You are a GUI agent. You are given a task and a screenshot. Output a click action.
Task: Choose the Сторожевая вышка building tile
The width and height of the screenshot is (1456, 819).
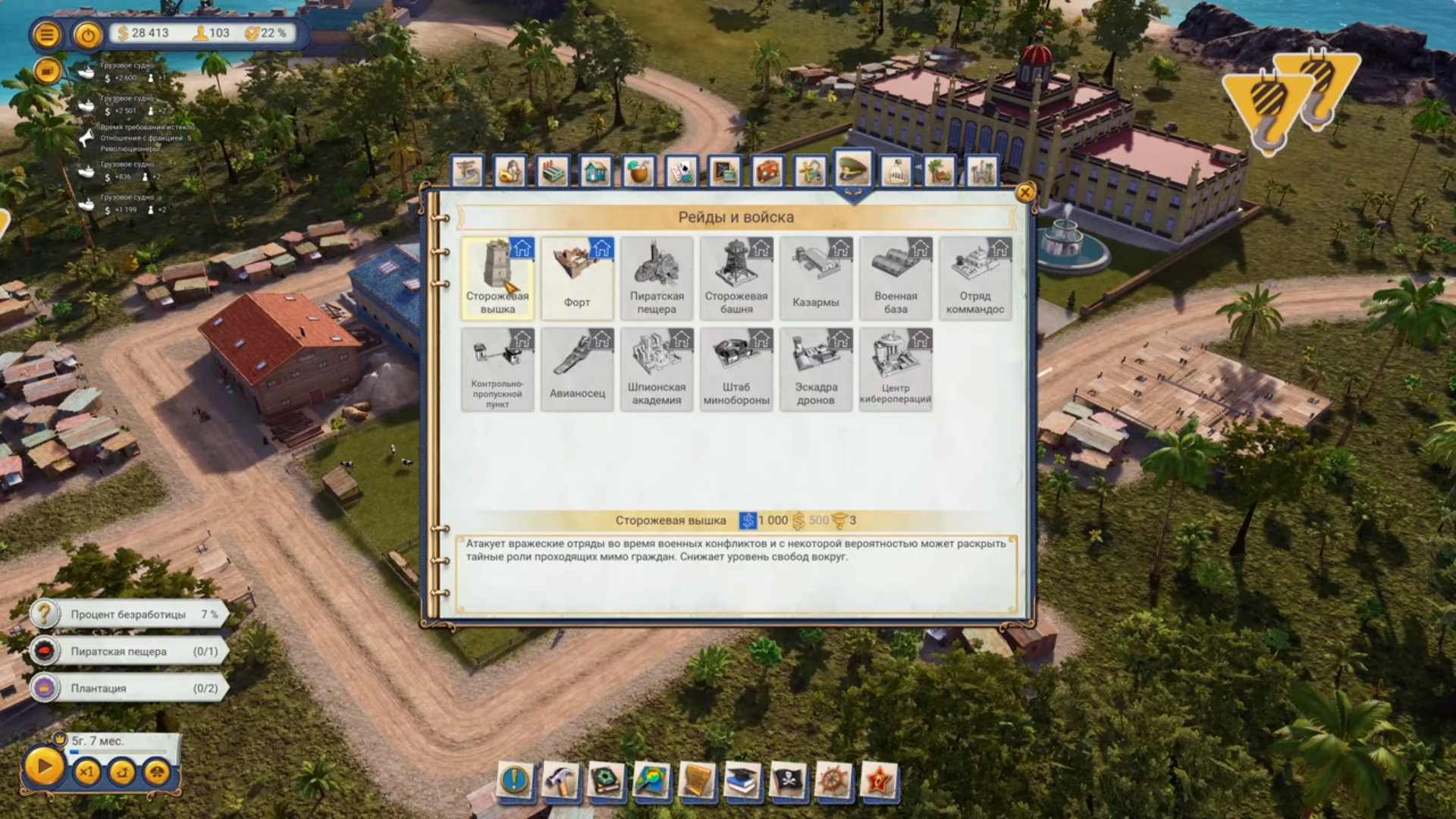(497, 278)
